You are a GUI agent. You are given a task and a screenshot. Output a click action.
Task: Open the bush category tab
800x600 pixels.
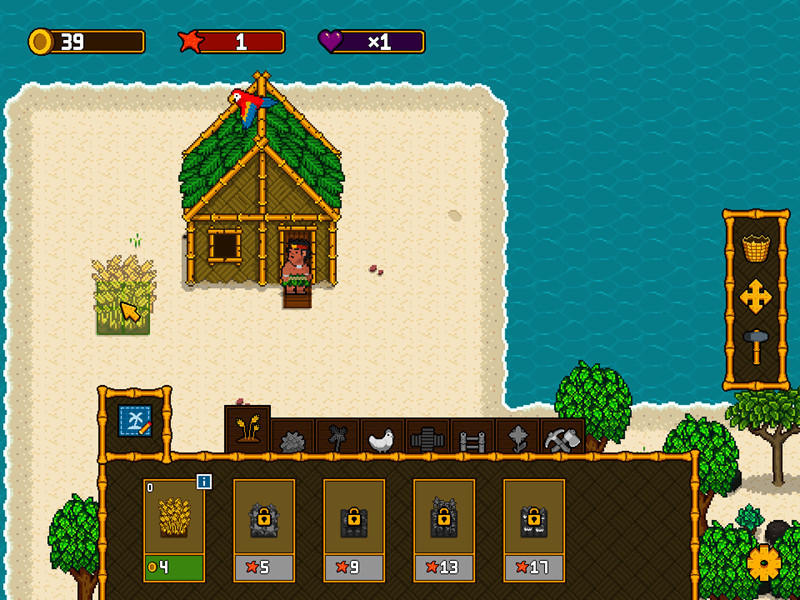coord(294,438)
